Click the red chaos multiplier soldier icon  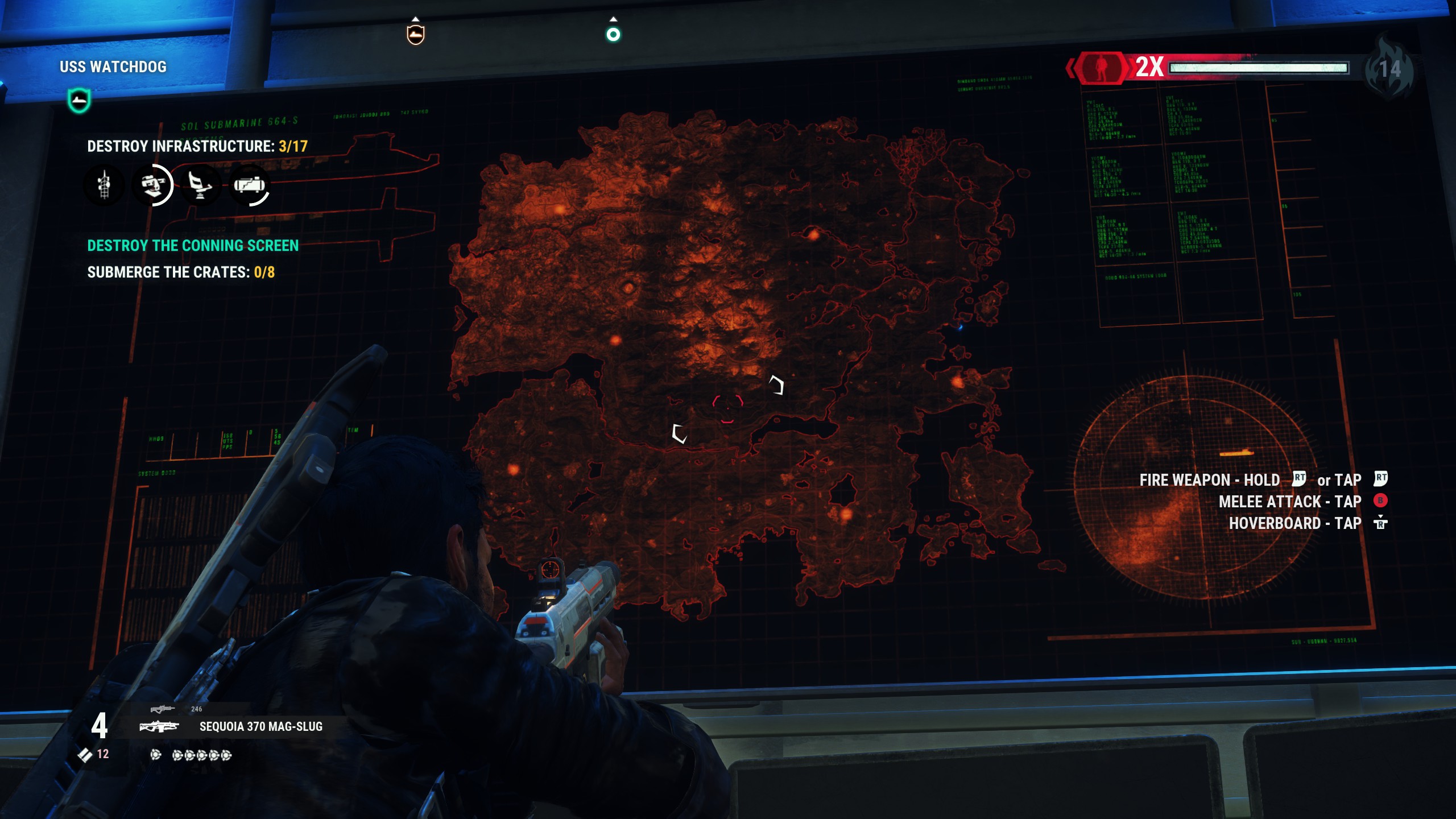pos(1102,68)
